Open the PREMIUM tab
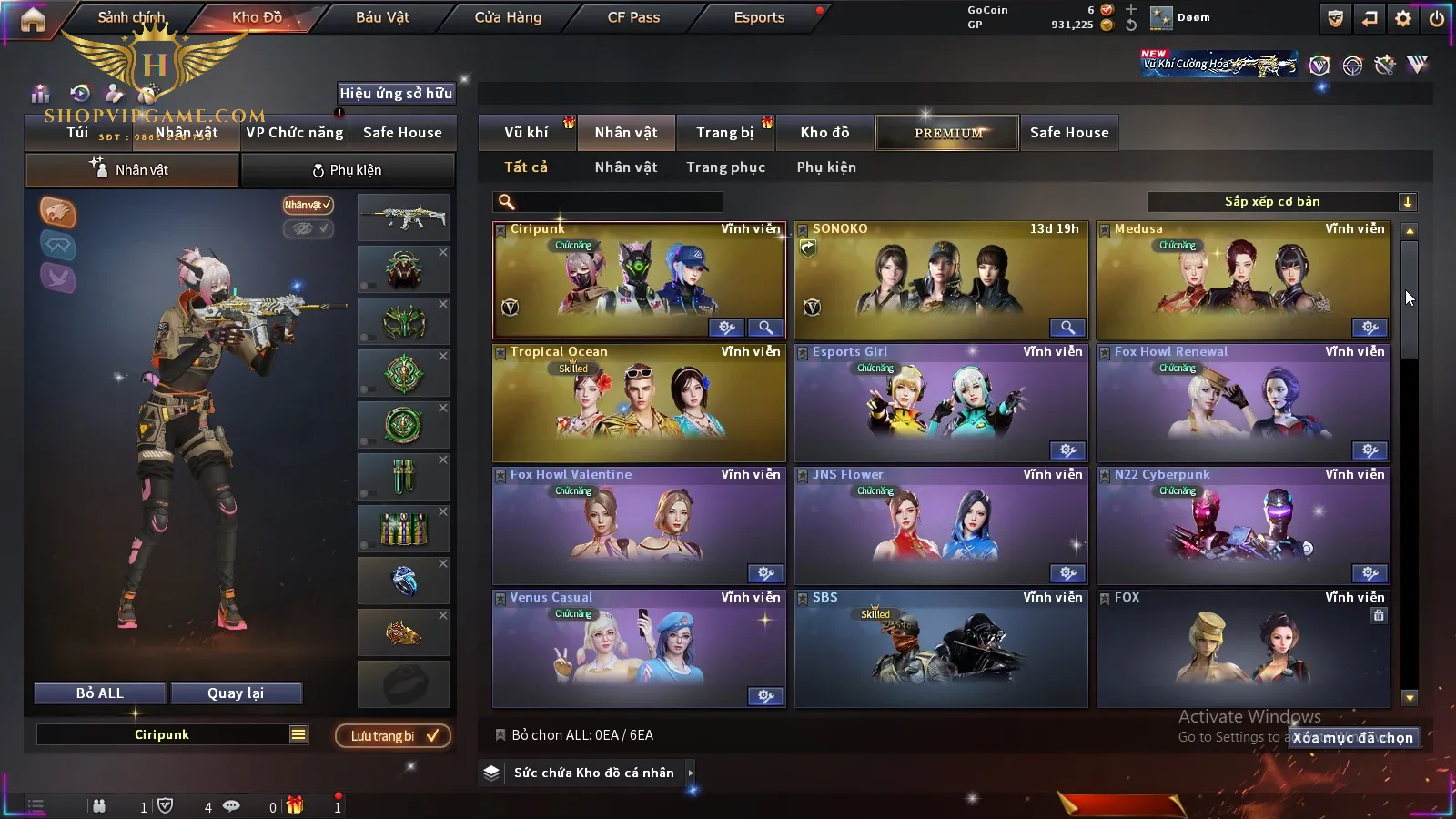 pos(948,133)
